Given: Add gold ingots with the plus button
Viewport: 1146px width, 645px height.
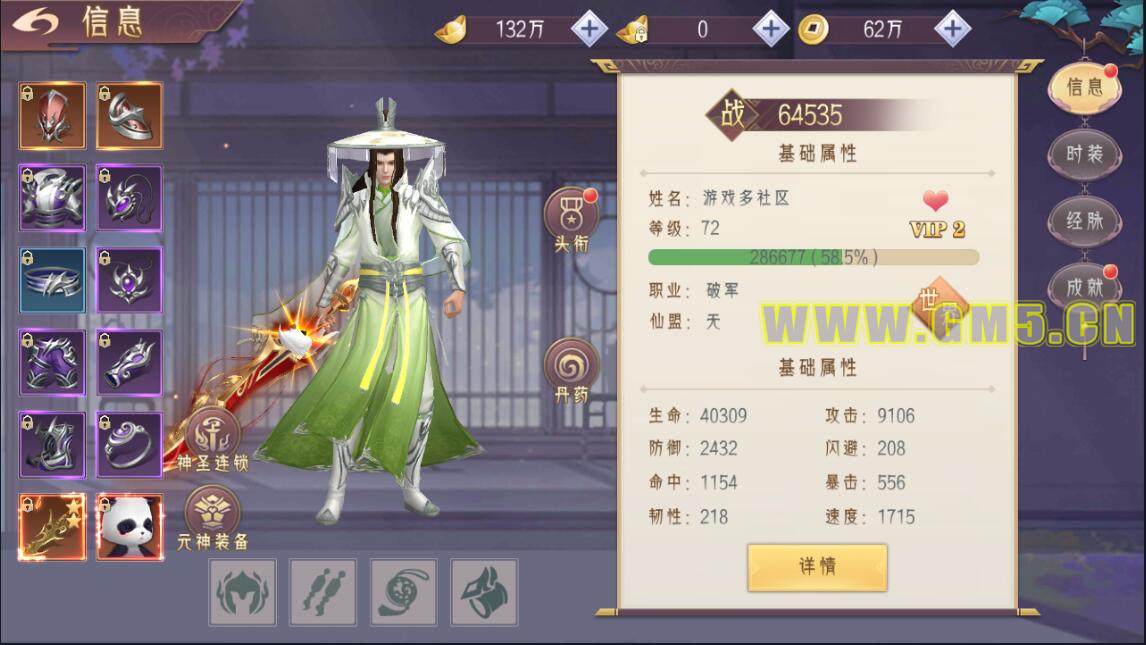Looking at the screenshot, I should 589,29.
